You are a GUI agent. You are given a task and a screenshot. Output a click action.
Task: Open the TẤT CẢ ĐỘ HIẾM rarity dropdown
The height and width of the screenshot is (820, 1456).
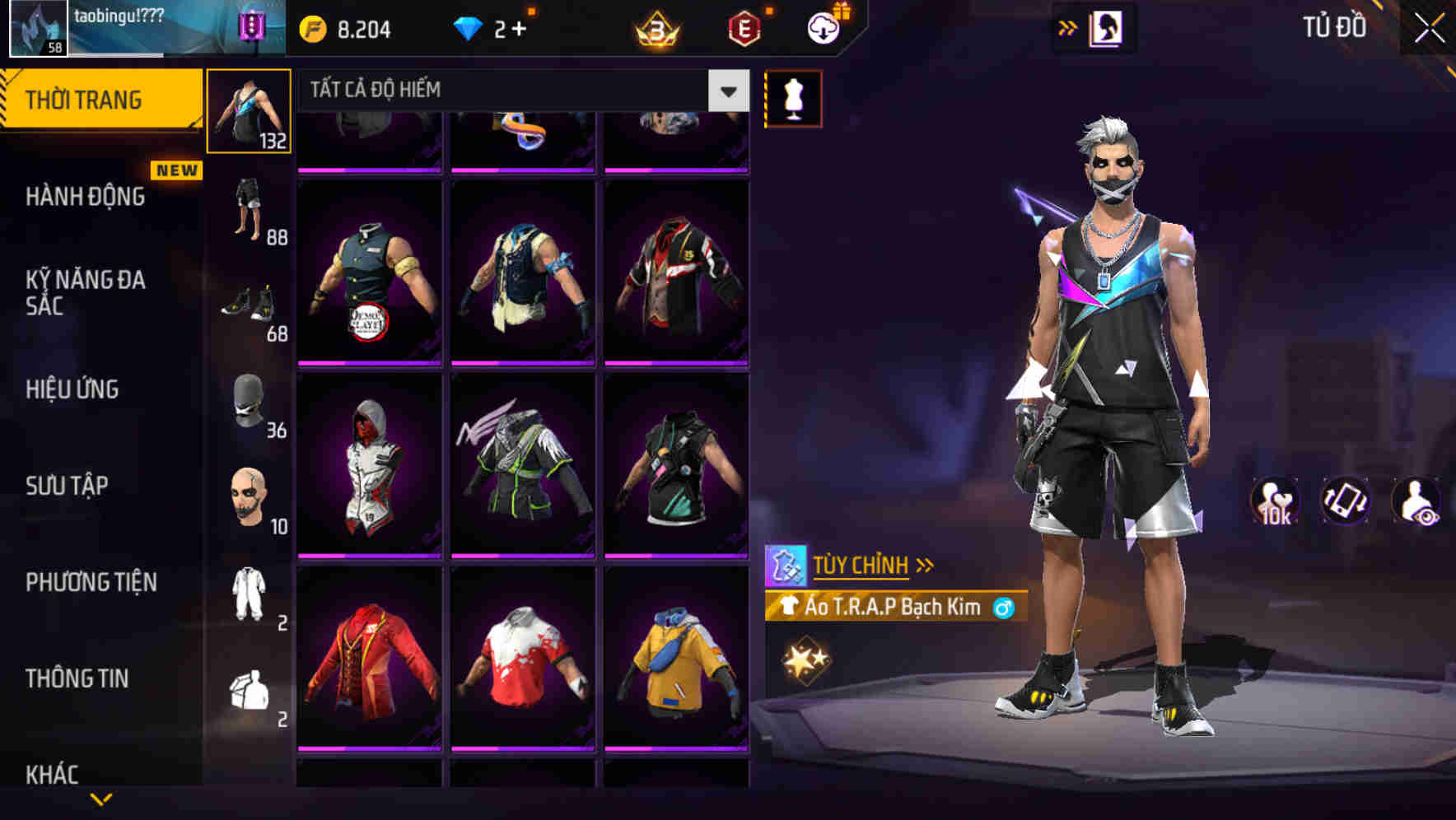point(519,91)
